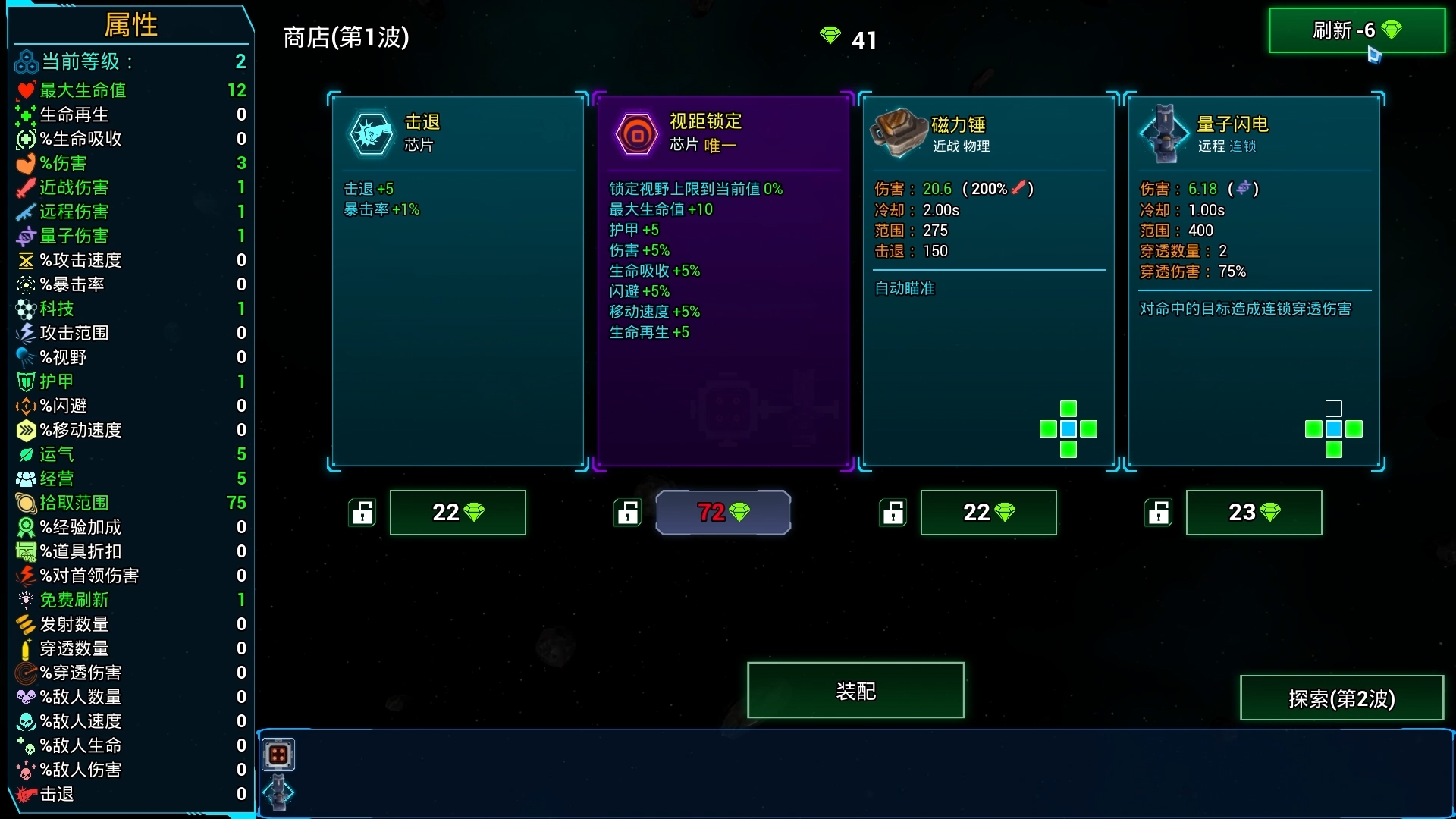Lock the 量子闪电 item before refreshing

[1158, 513]
